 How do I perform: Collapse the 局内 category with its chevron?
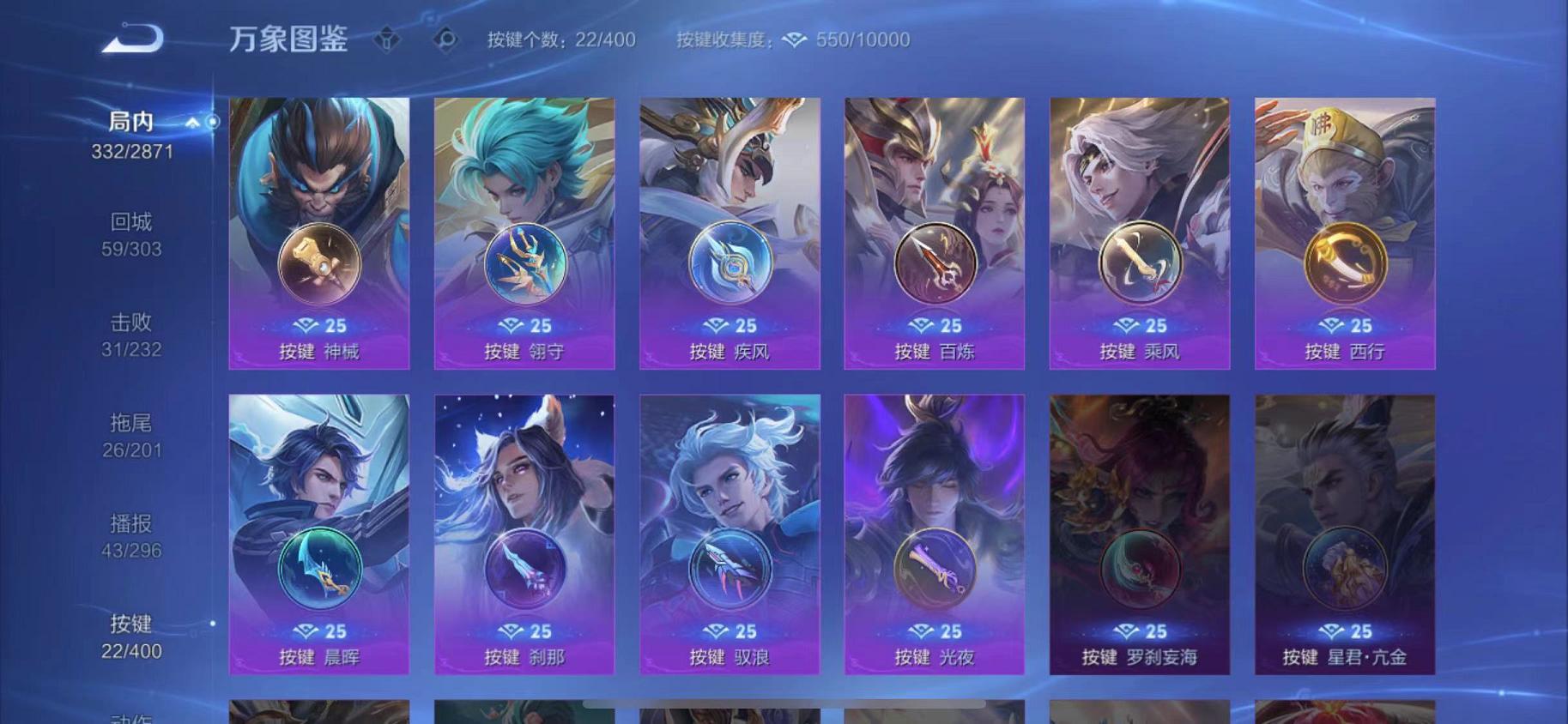click(191, 122)
